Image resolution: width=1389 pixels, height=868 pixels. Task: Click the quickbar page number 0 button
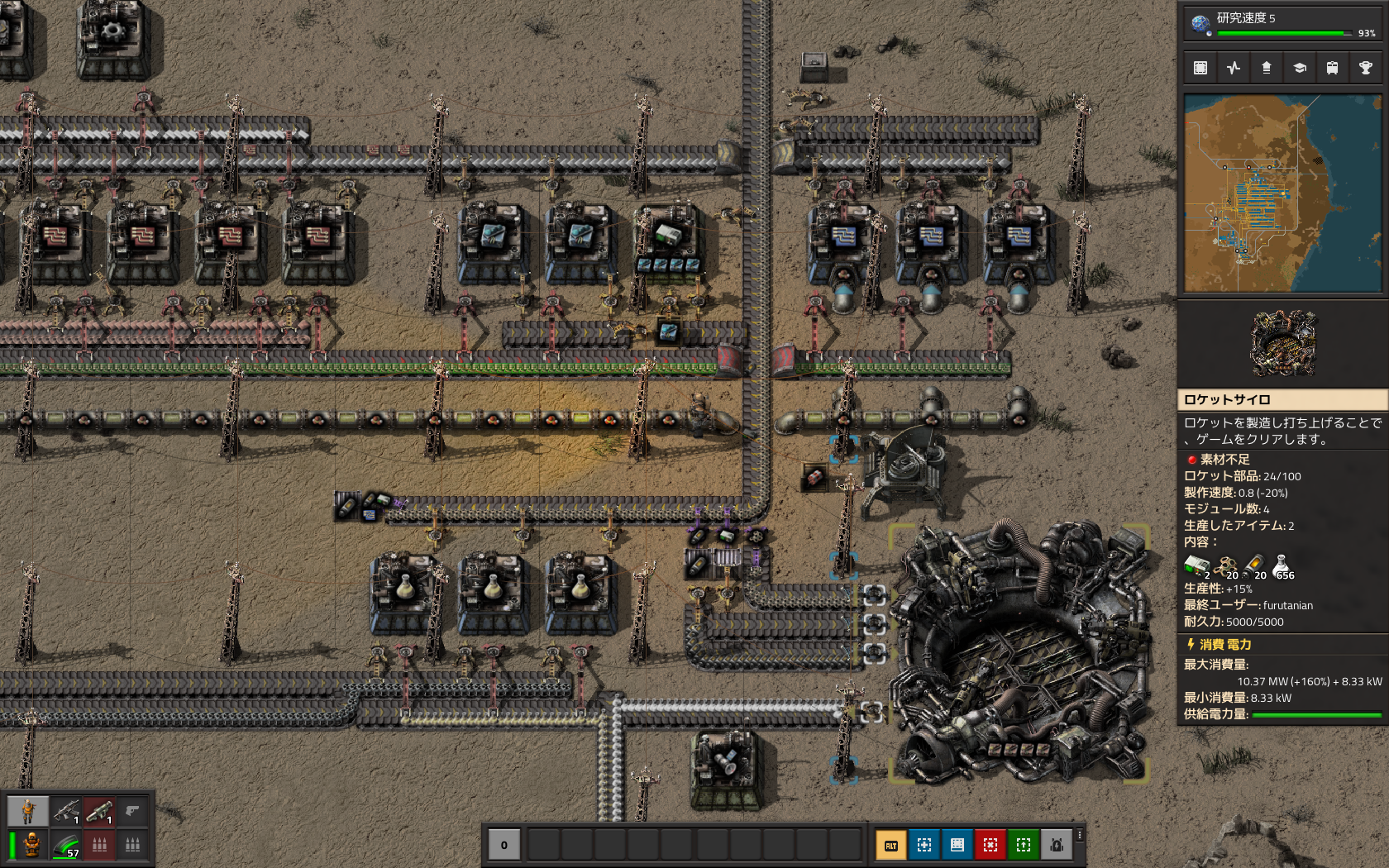coord(504,845)
